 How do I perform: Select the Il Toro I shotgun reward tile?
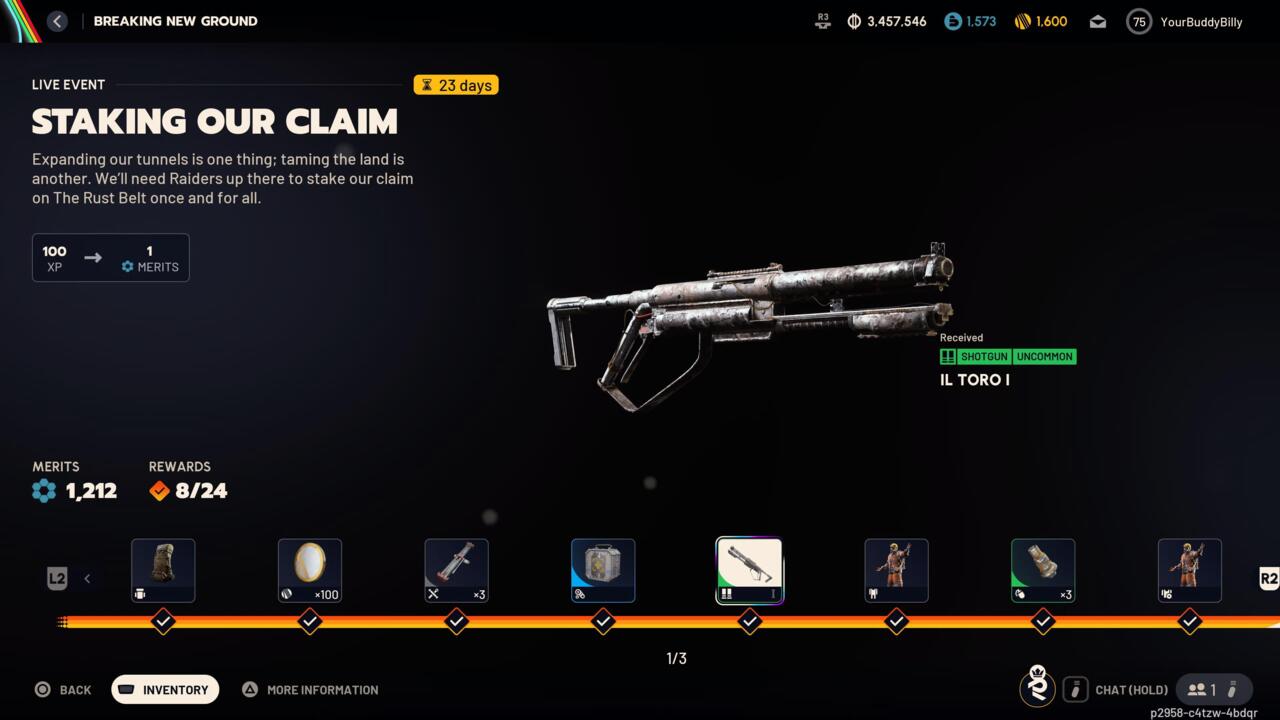pyautogui.click(x=749, y=571)
